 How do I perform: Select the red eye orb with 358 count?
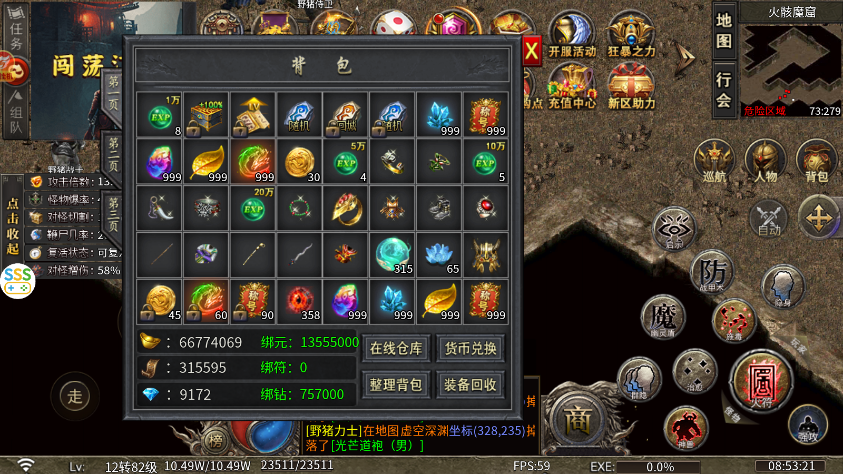300,301
